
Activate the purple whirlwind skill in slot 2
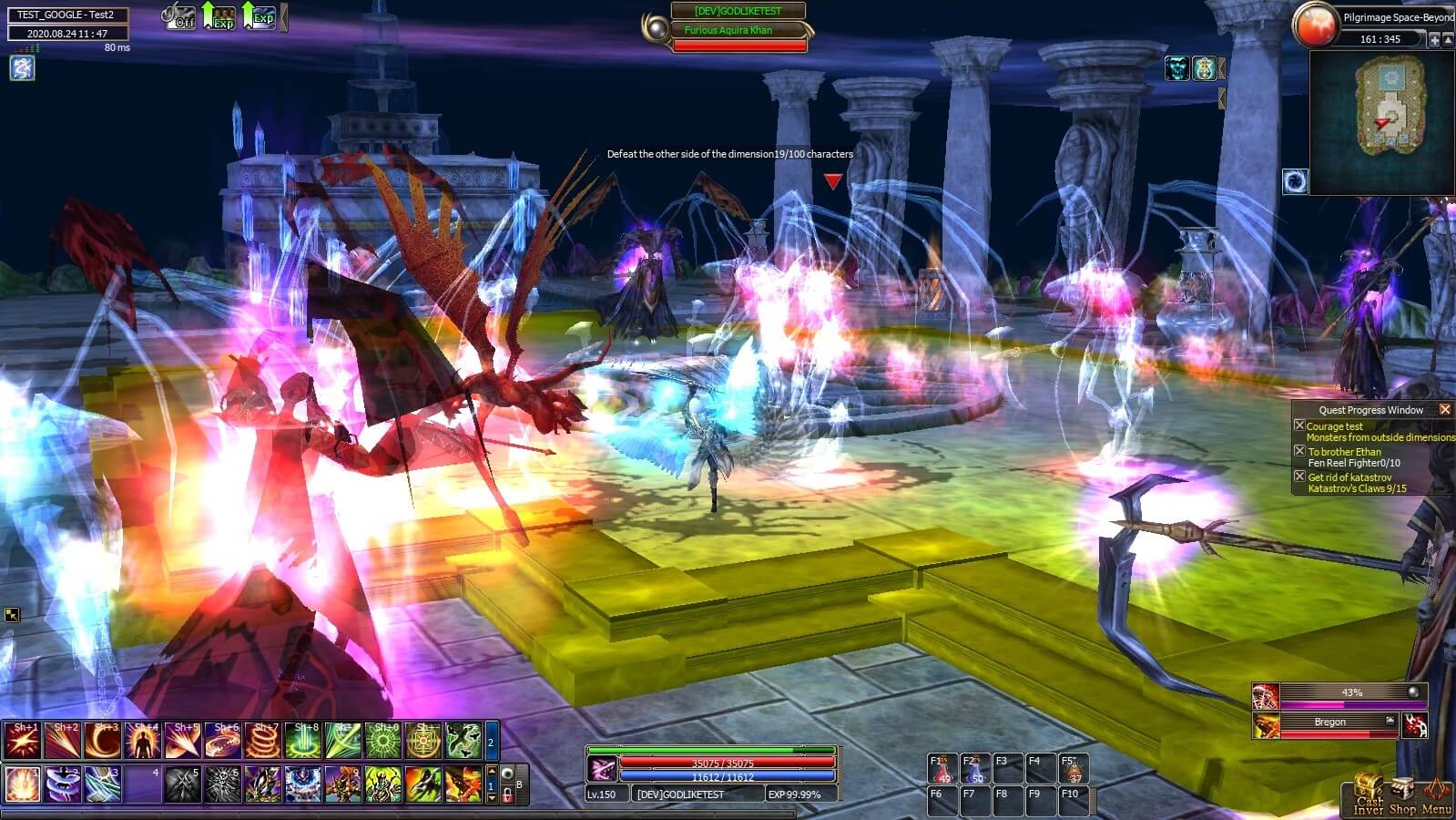63,784
